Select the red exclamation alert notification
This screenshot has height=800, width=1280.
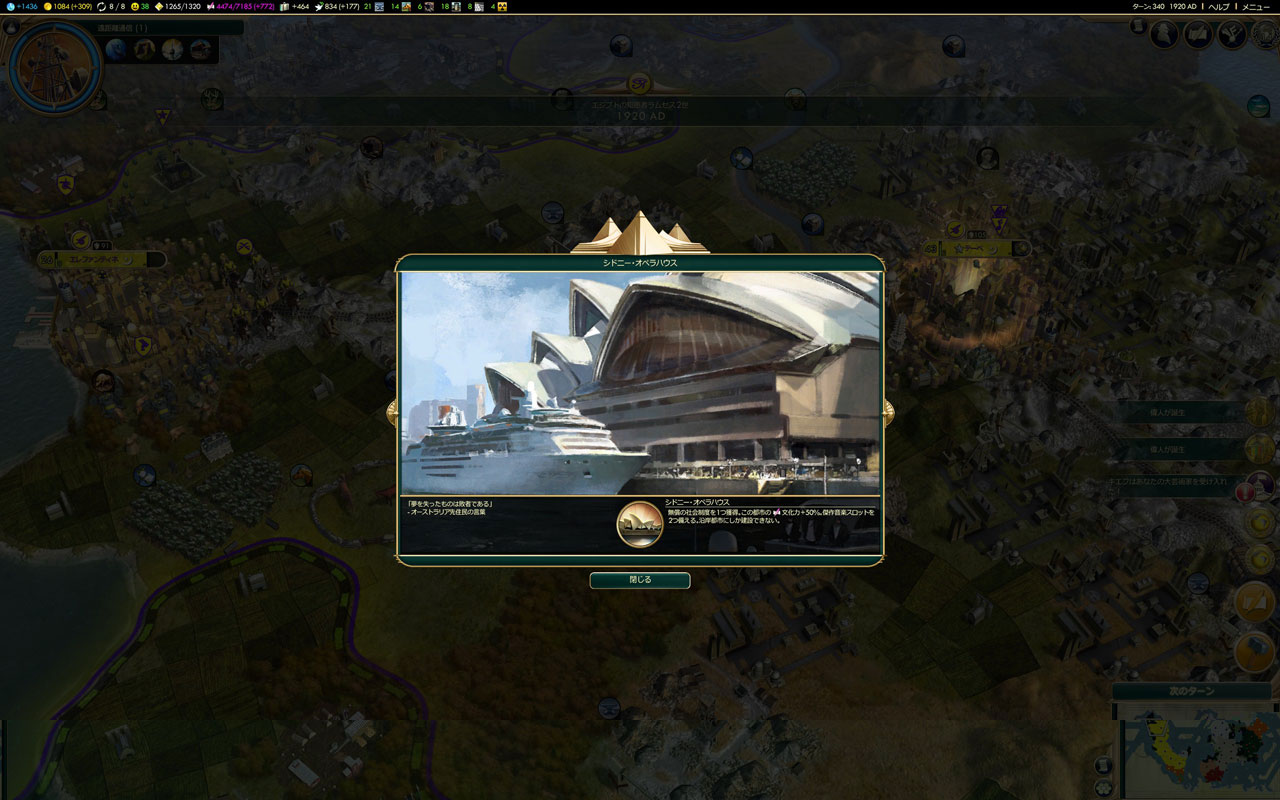[1247, 491]
